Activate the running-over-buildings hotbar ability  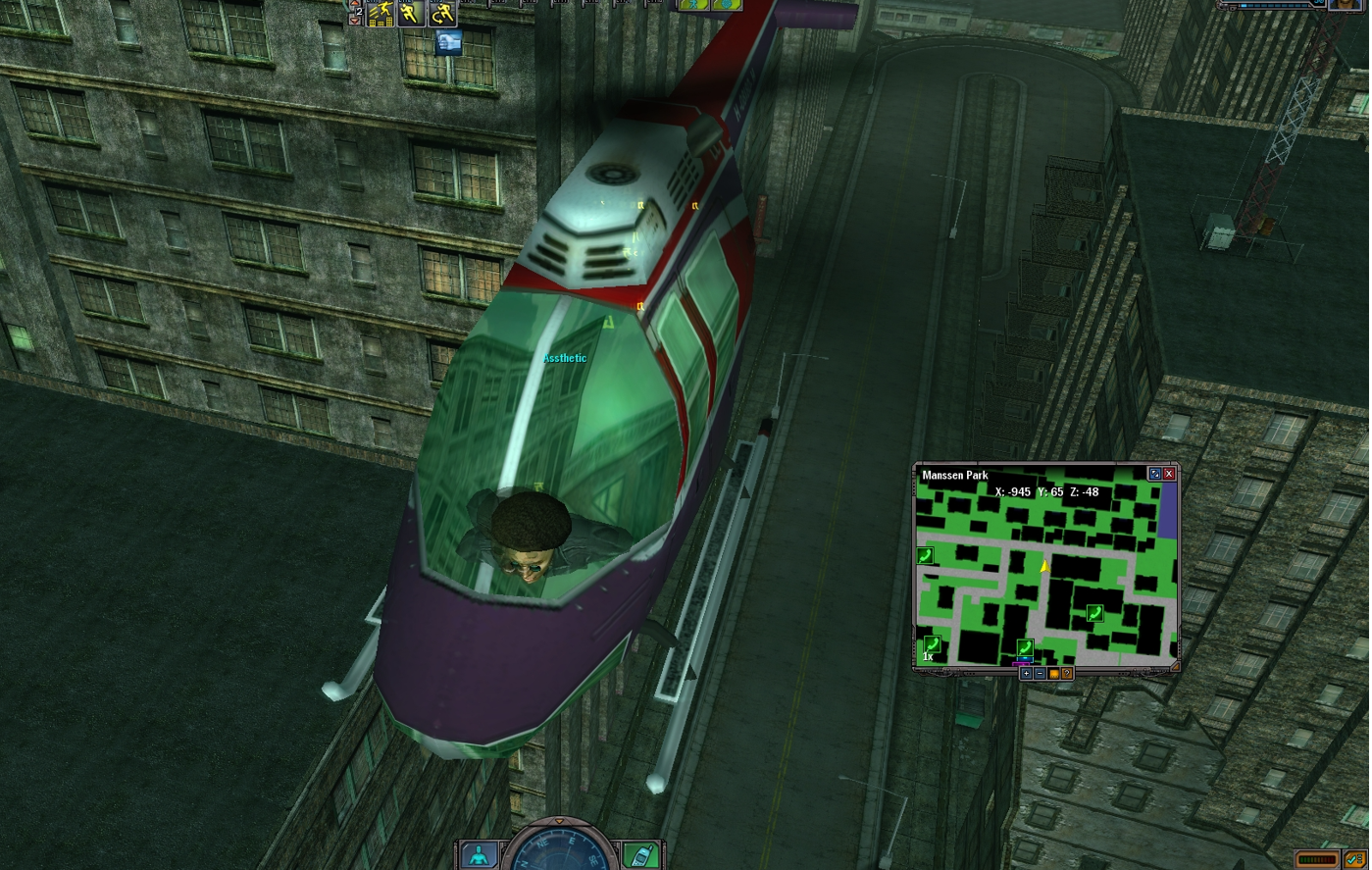(381, 14)
